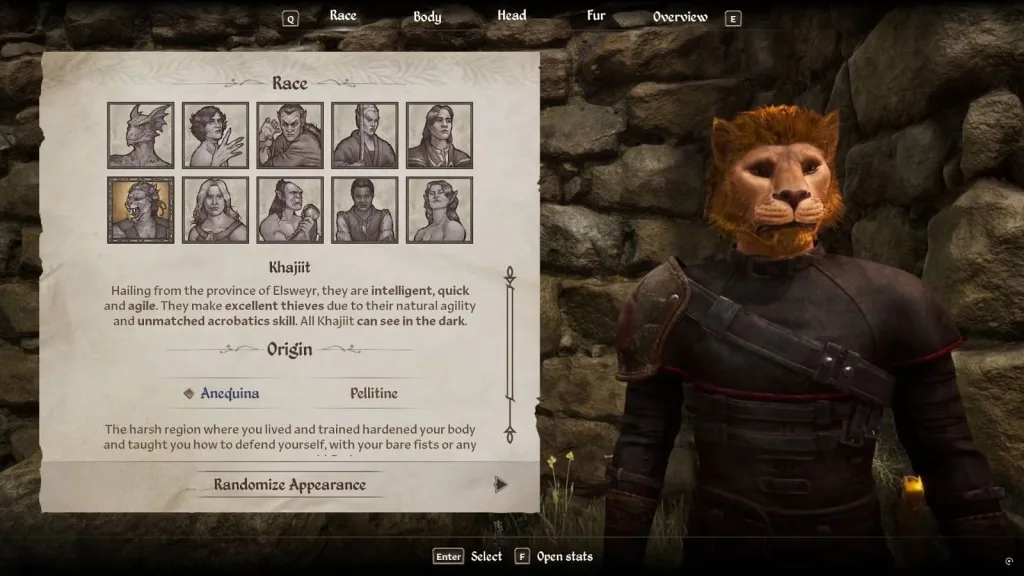Select the Argonian race portrait
This screenshot has width=1024, height=576.
point(141,135)
